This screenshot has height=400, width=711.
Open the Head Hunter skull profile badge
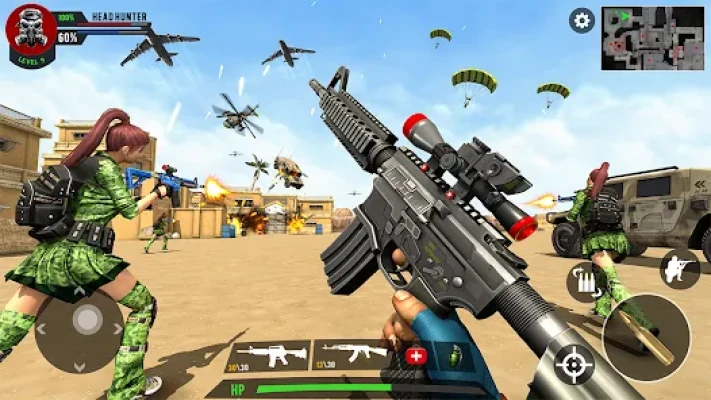[x=30, y=31]
